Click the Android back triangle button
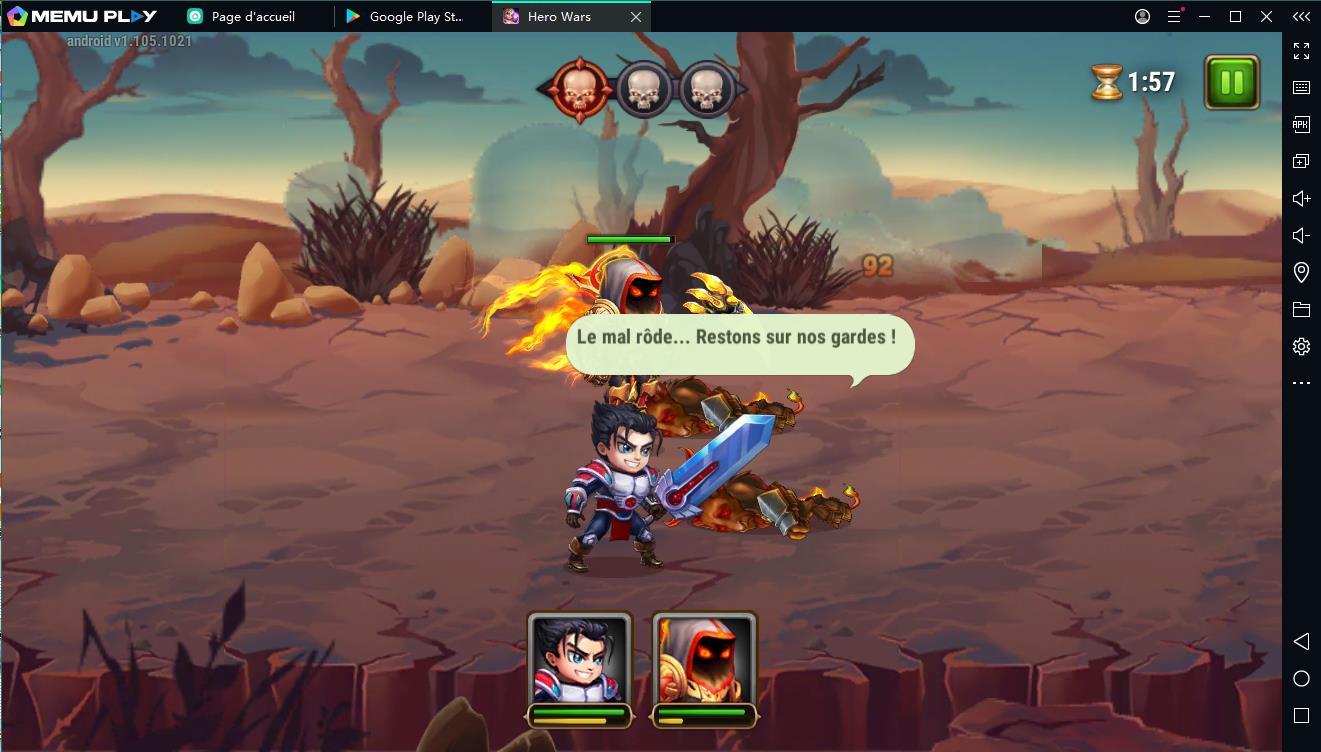Viewport: 1321px width, 752px height. pyautogui.click(x=1301, y=641)
